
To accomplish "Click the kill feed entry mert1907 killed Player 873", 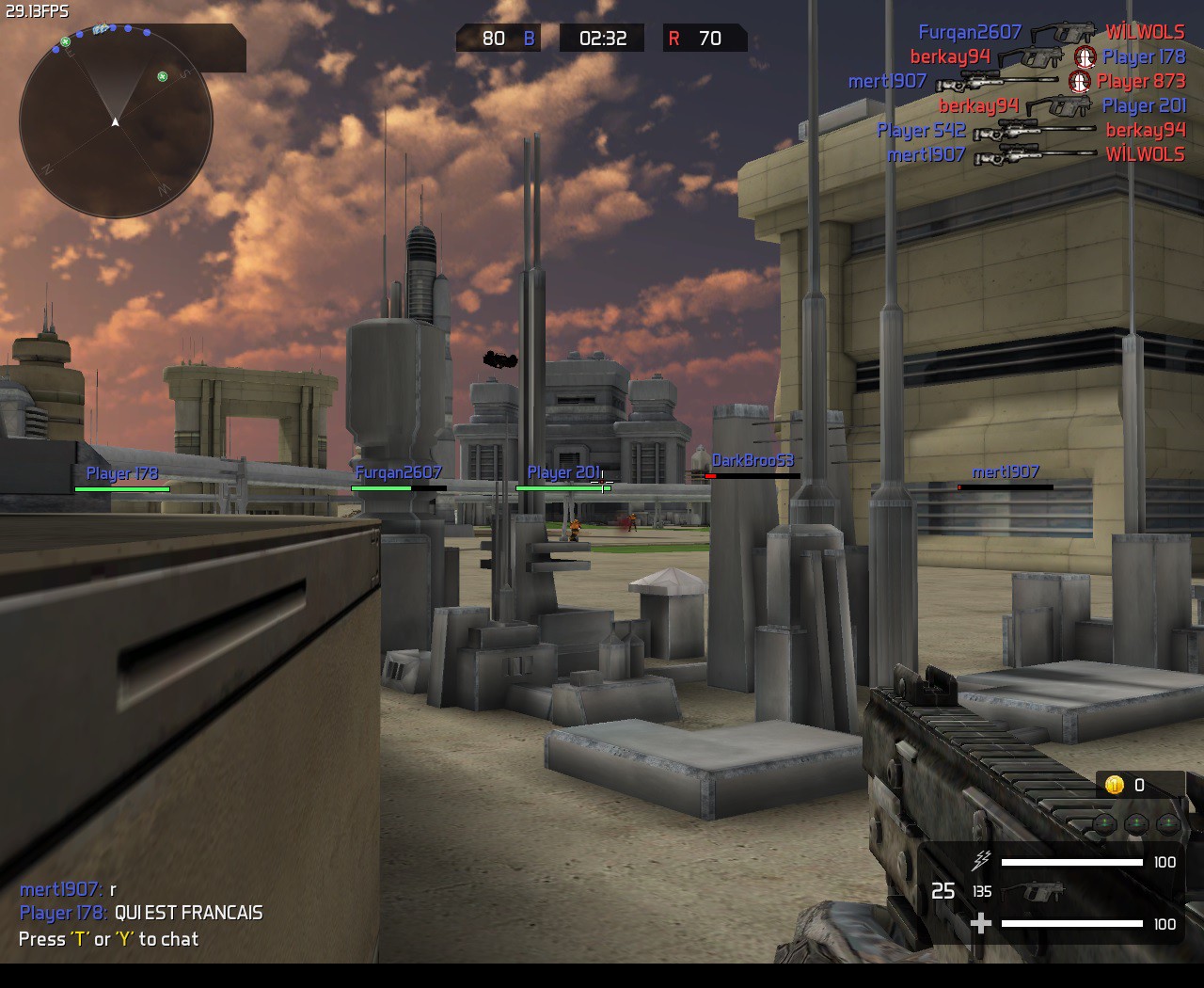I will [x=1016, y=82].
